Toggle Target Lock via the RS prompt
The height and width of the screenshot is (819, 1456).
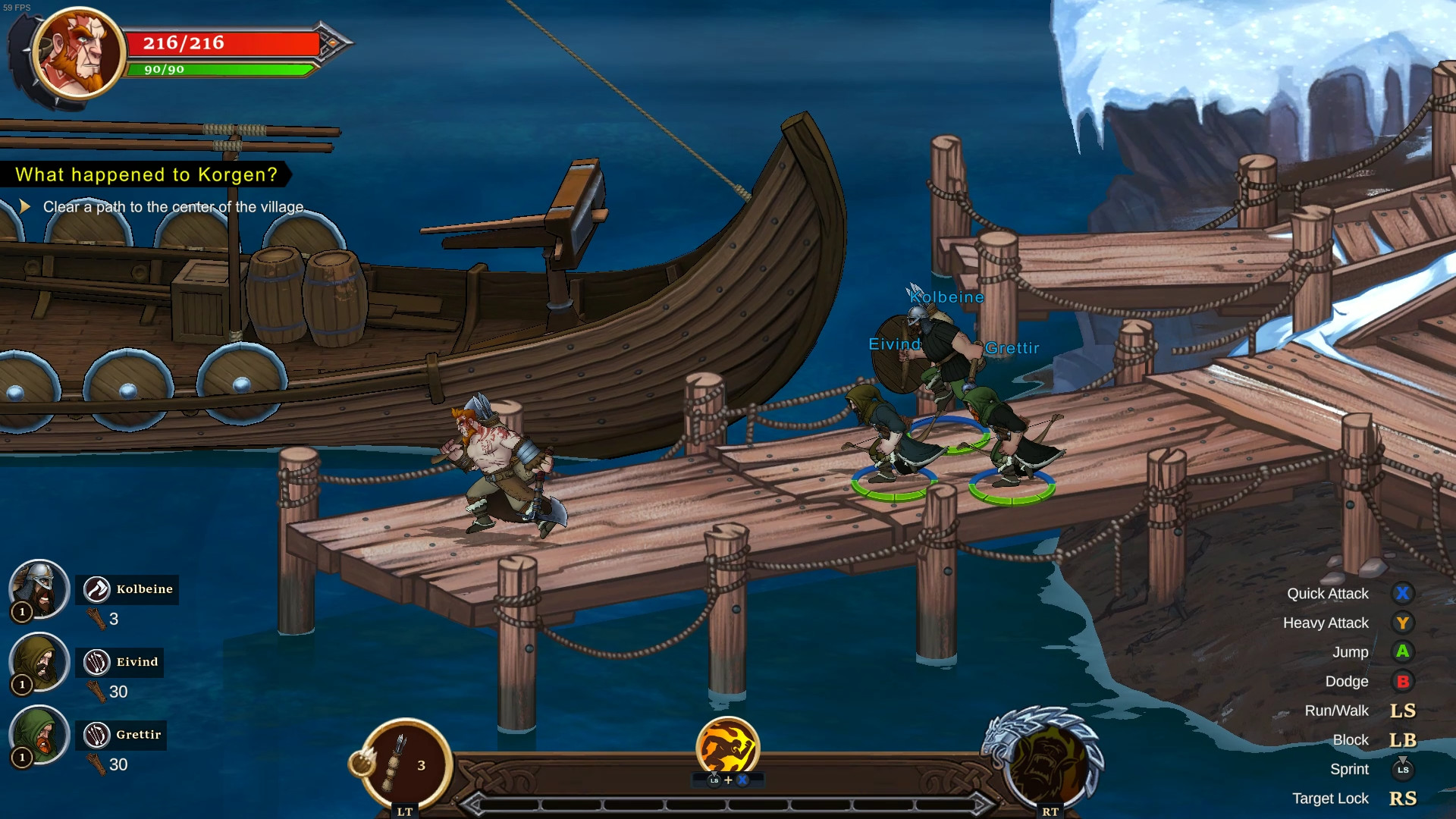tap(1404, 799)
